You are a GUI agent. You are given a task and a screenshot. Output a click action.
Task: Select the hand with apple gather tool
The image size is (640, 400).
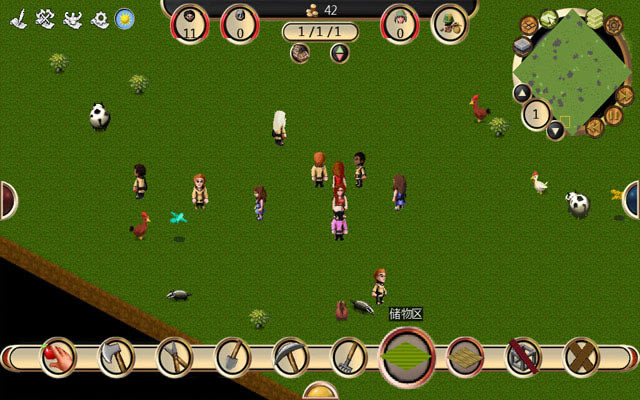[x=58, y=356]
